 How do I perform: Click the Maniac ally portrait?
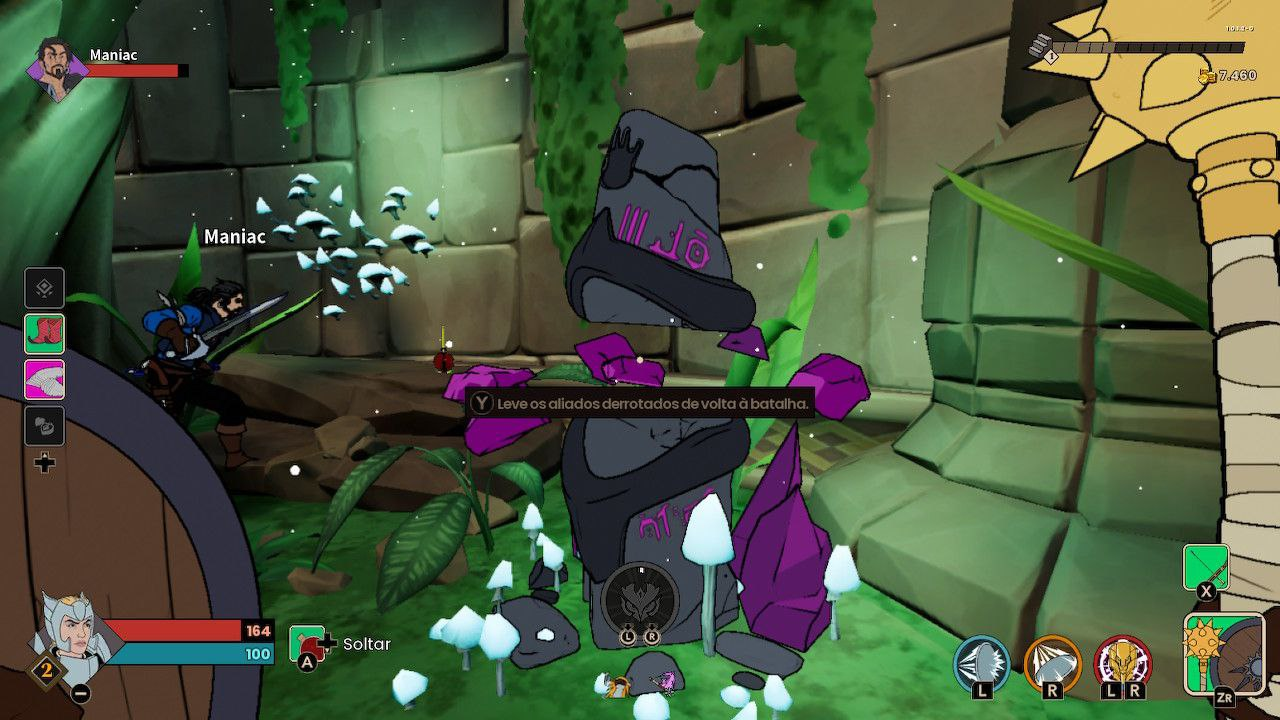[x=56, y=69]
